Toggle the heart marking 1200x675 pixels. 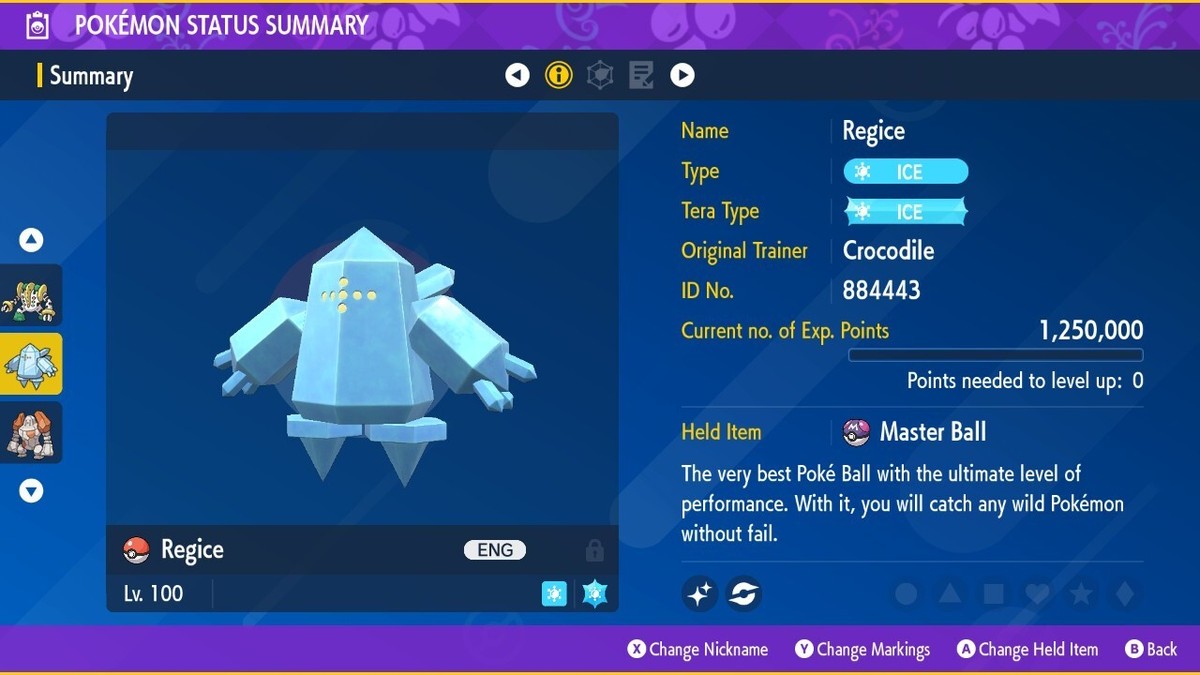[1037, 594]
